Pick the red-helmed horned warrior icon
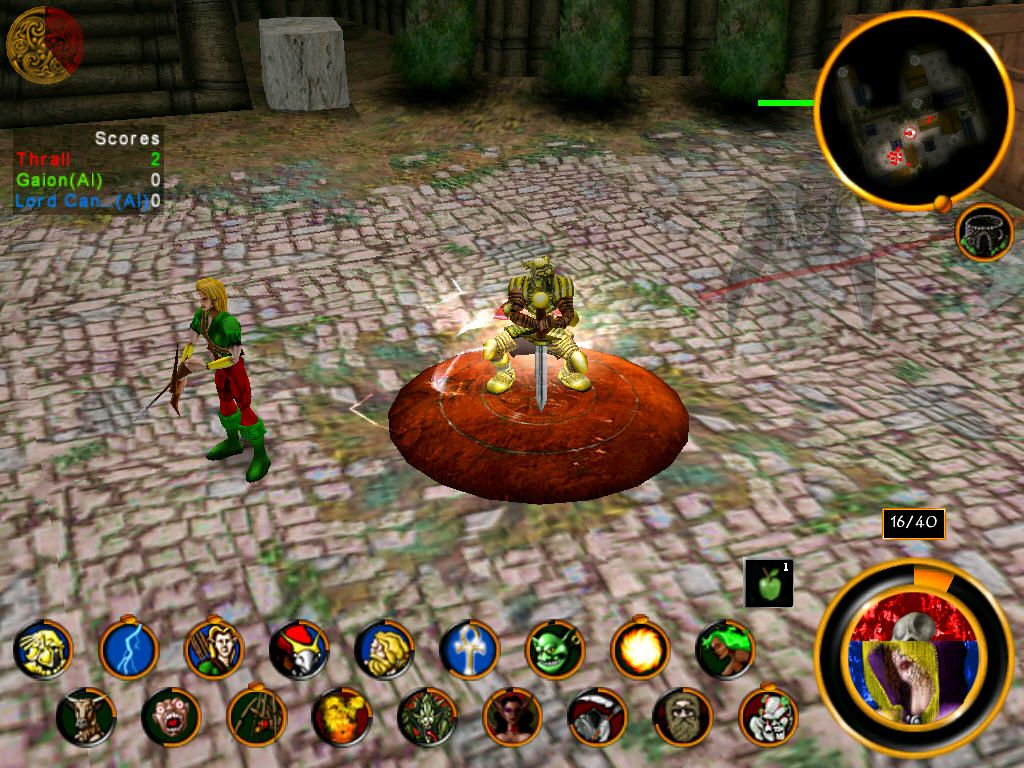 pos(299,649)
